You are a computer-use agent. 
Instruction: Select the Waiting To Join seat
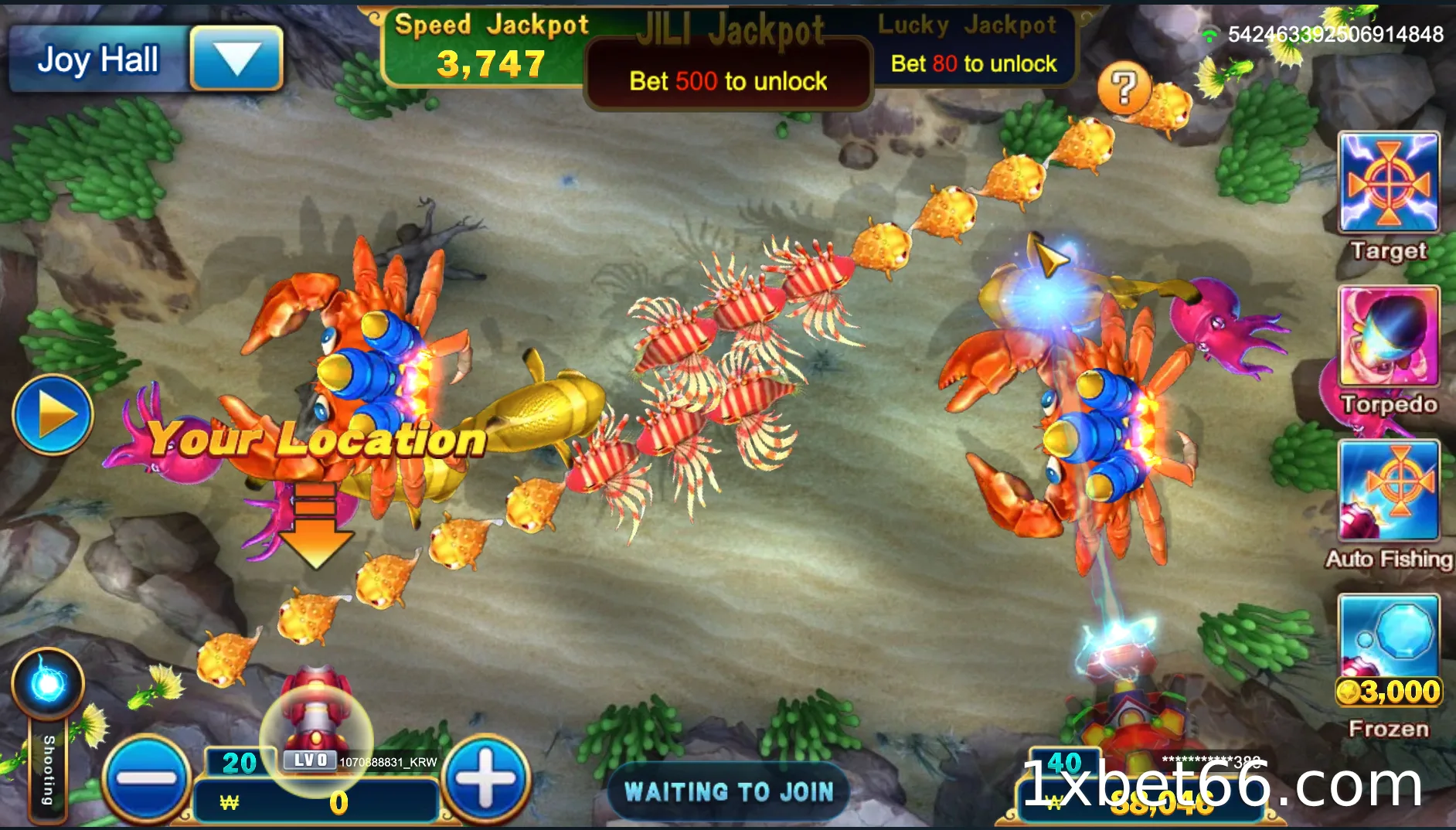click(729, 791)
